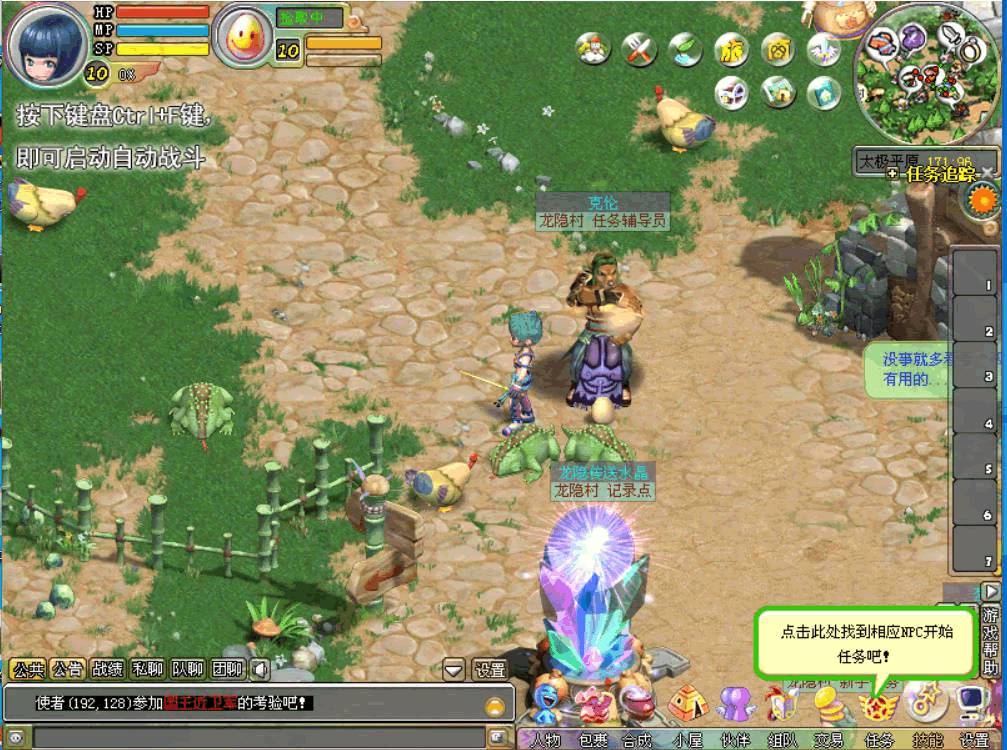Viewport: 1007px width, 750px height.
Task: Select the 队聊 team chat tab
Action: click(x=187, y=669)
